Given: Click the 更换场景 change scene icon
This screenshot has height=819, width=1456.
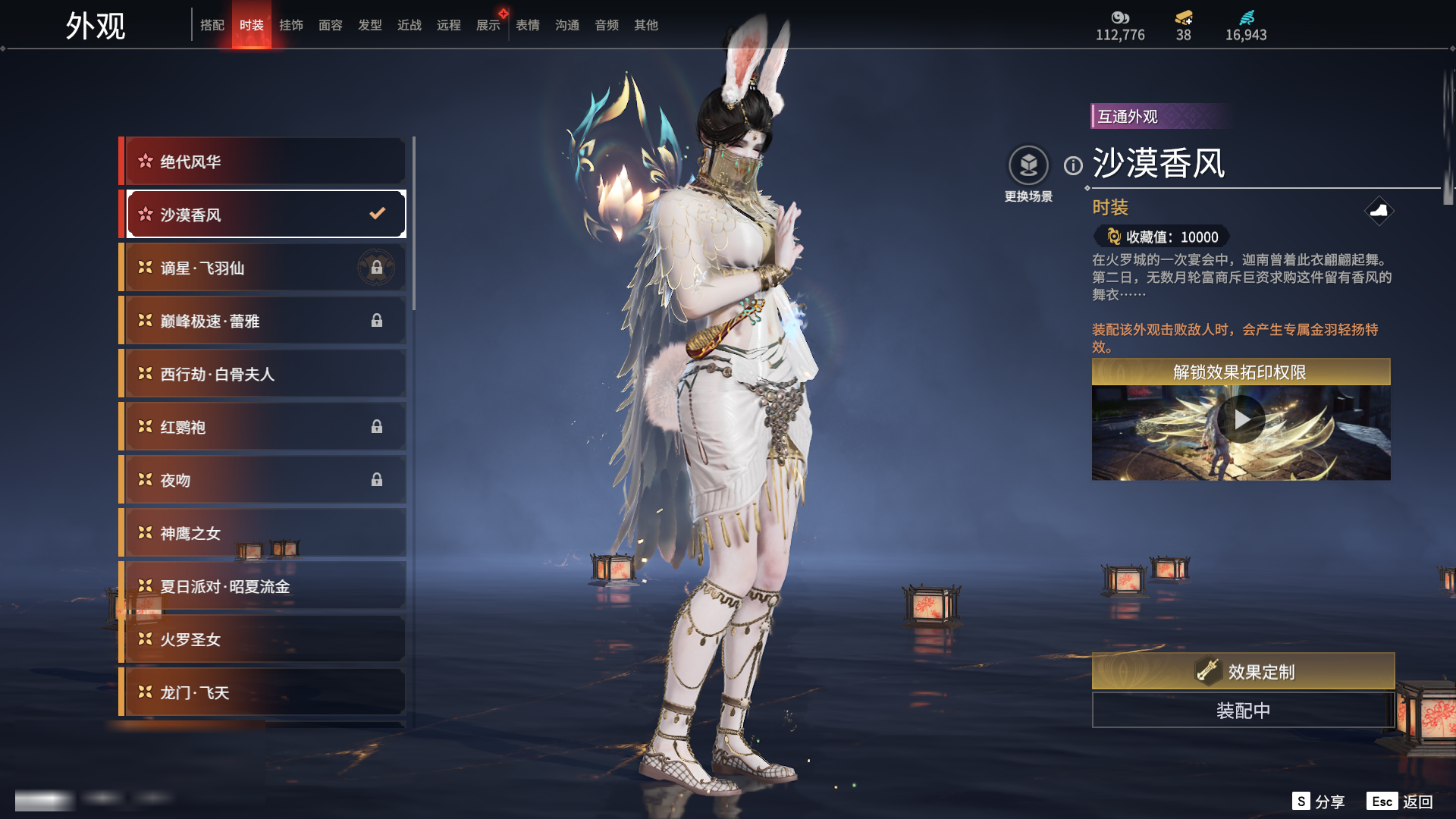Looking at the screenshot, I should pyautogui.click(x=1028, y=166).
